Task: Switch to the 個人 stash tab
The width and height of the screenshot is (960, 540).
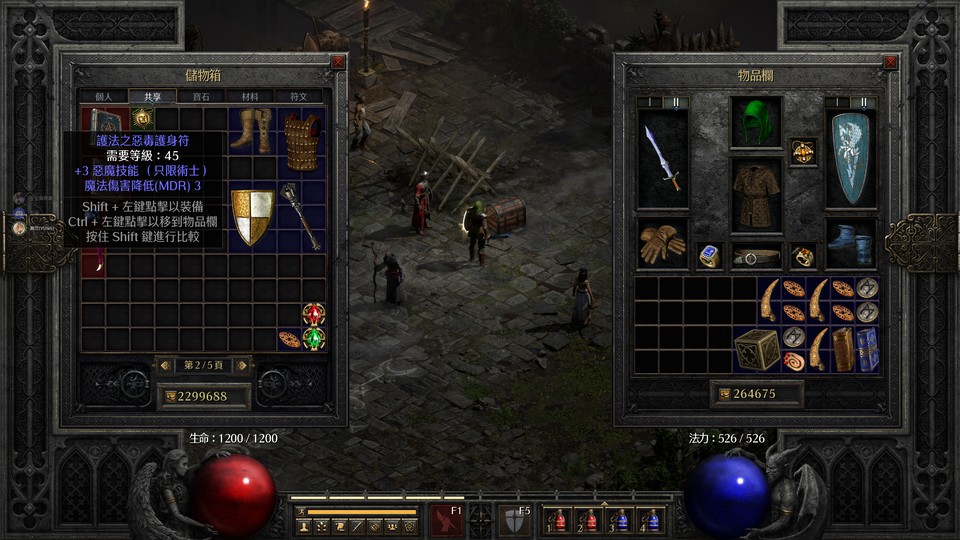Action: 104,97
